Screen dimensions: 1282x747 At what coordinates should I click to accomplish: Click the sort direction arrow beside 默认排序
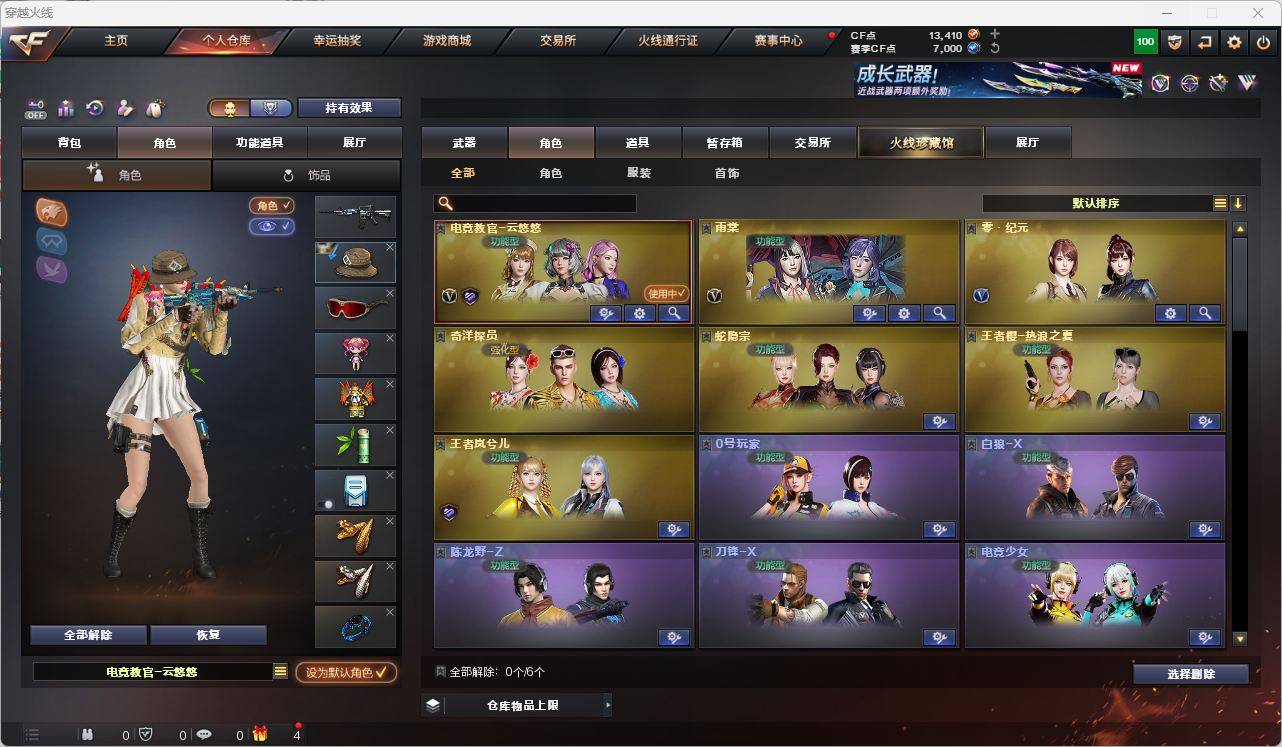(1239, 203)
